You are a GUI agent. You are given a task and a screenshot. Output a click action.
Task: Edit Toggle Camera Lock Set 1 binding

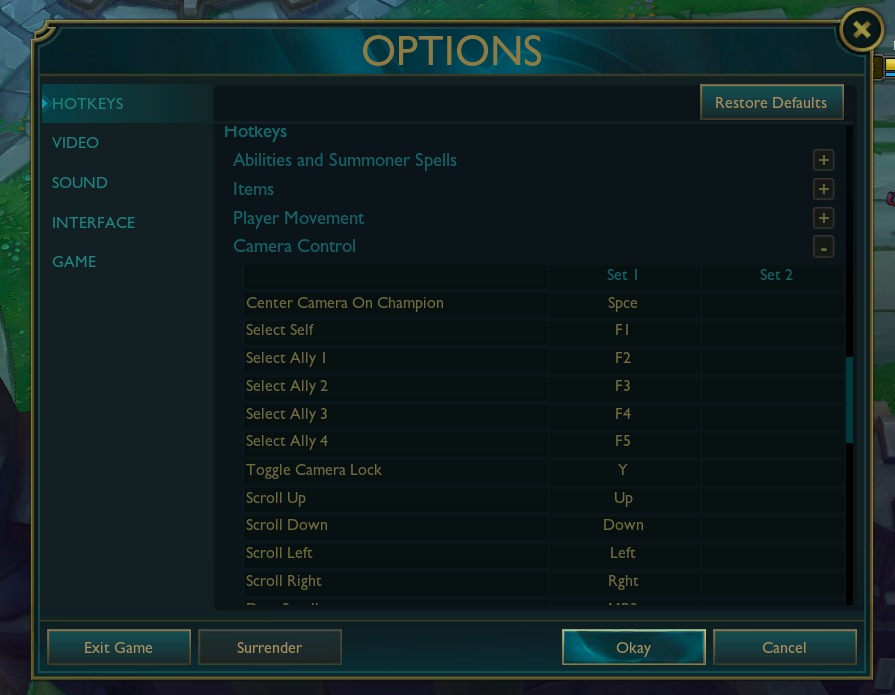point(623,470)
